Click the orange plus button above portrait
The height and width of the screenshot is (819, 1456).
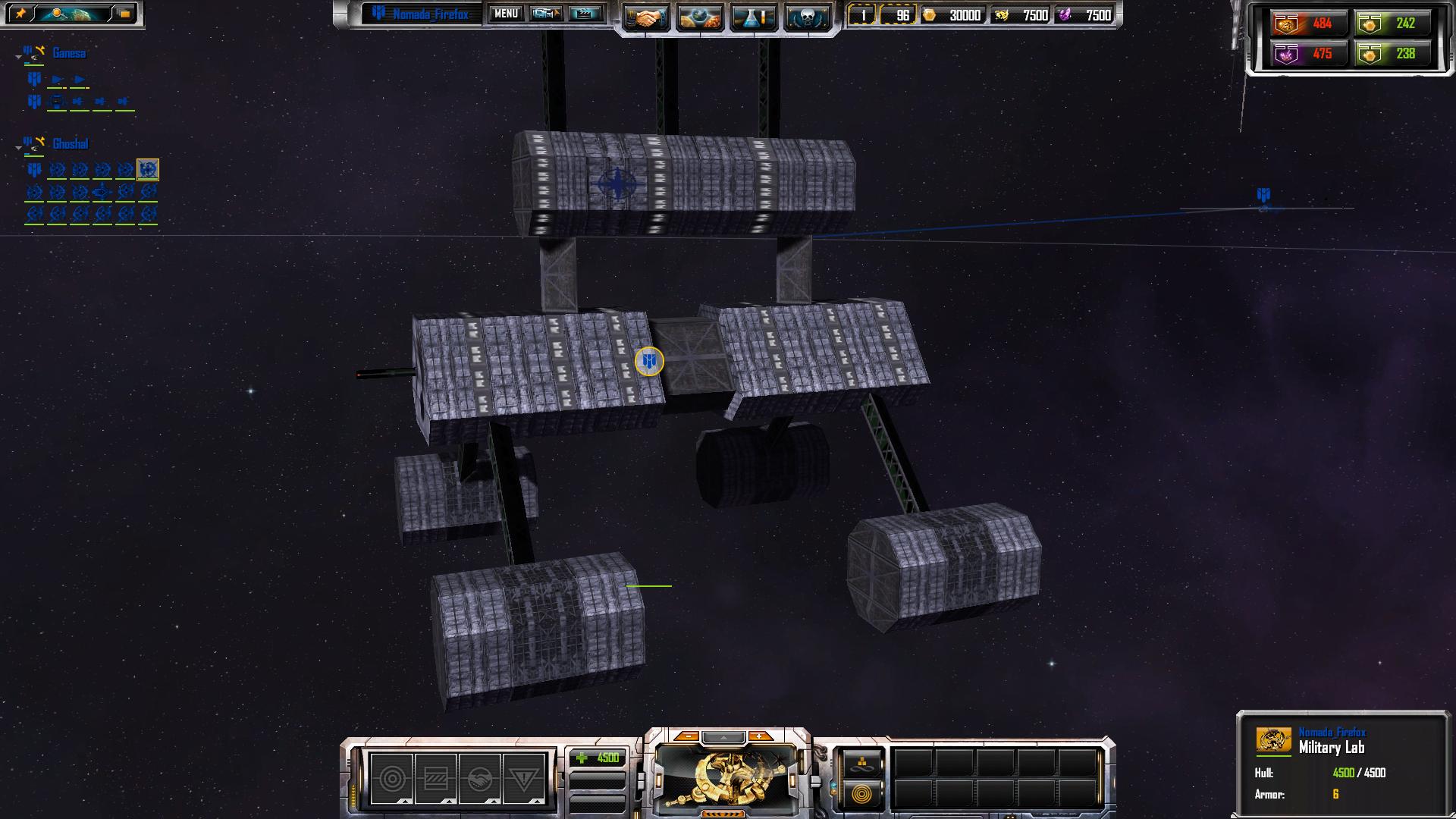point(759,736)
